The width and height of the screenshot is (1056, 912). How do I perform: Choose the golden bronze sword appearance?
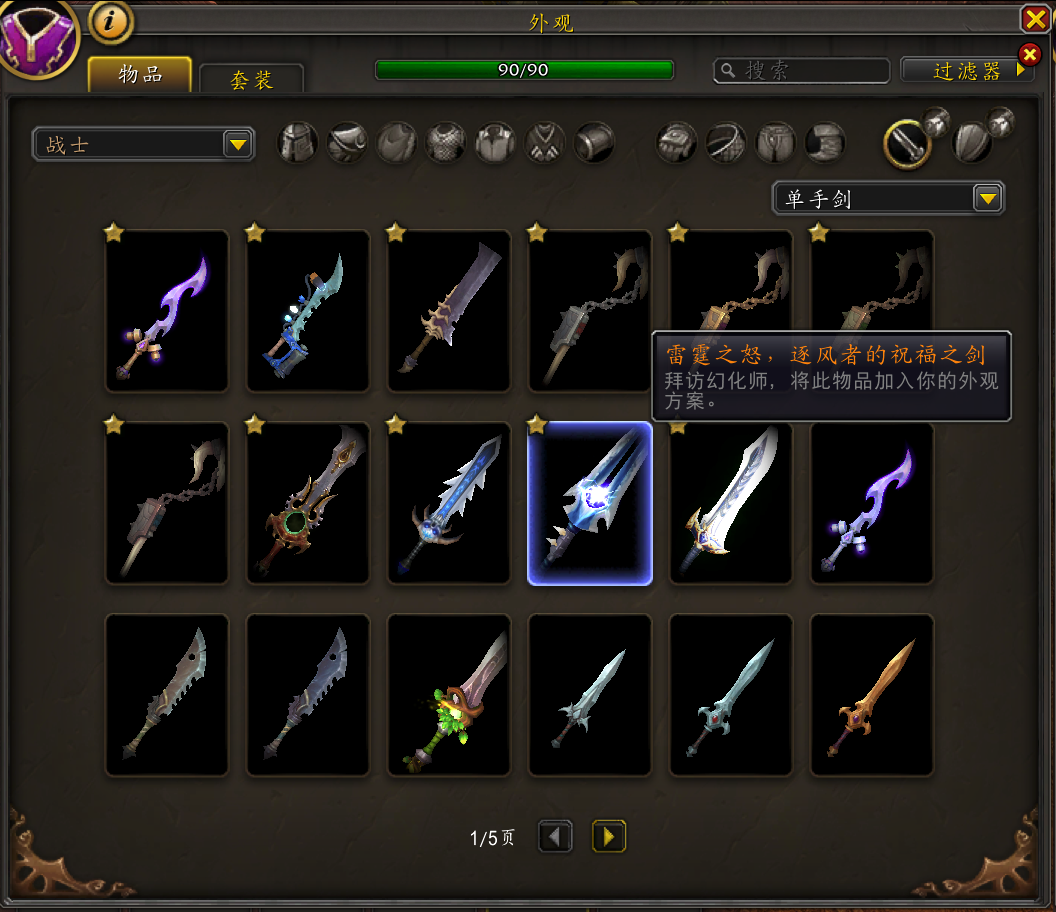pos(872,695)
